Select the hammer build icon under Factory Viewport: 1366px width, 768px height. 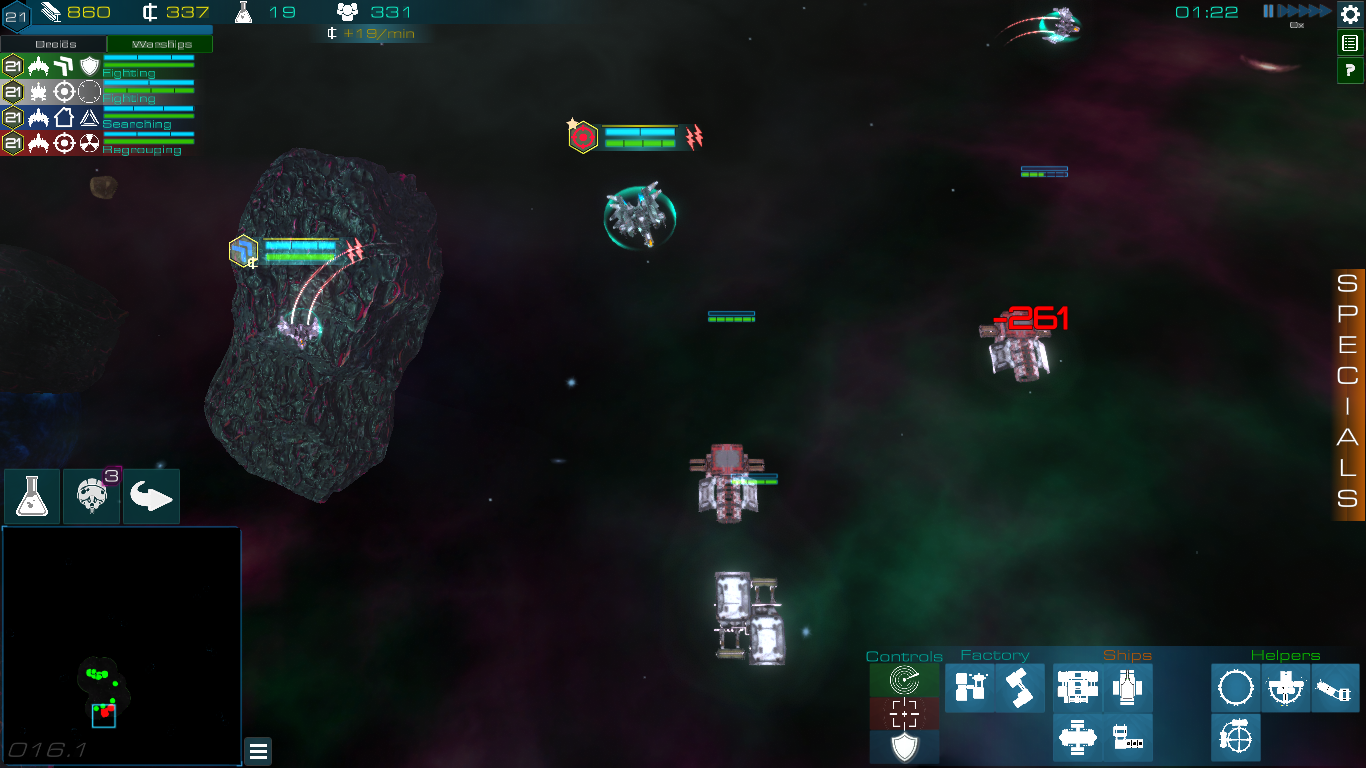(x=1022, y=687)
